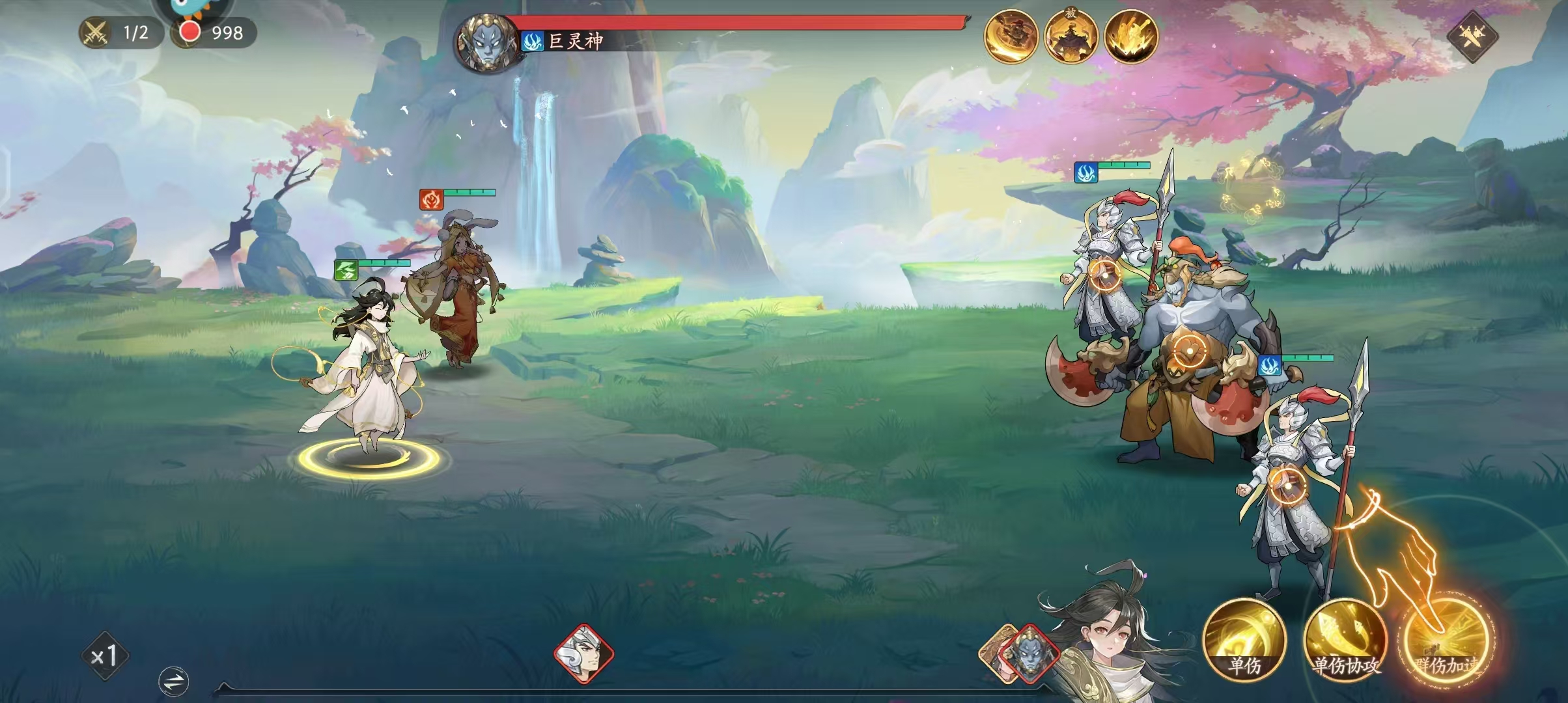This screenshot has height=703, width=1568.
Task: Inspect boss's flaming ground-slam skill icon
Action: point(1131,36)
